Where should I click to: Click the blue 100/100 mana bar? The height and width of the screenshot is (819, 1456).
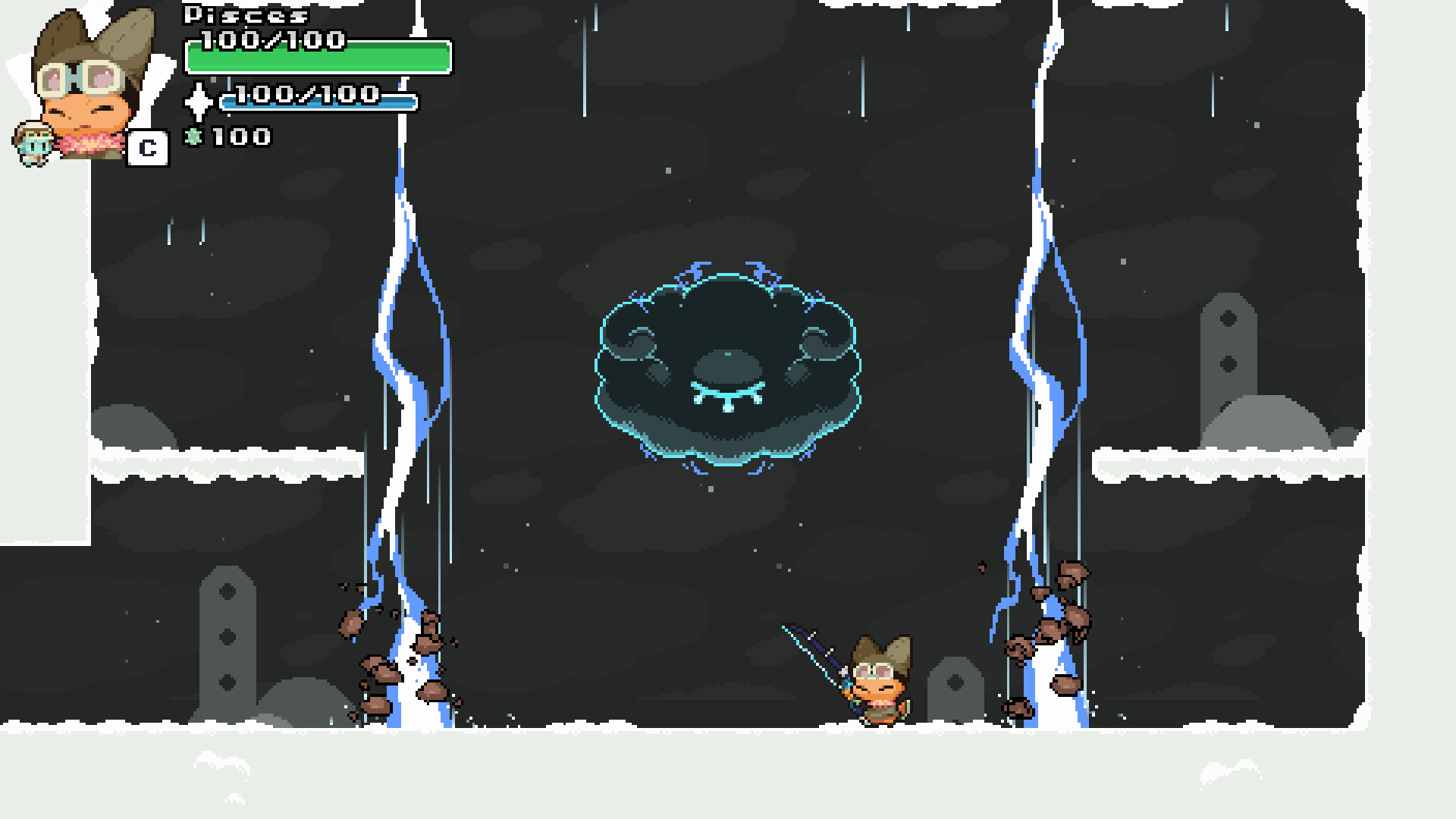pyautogui.click(x=318, y=100)
